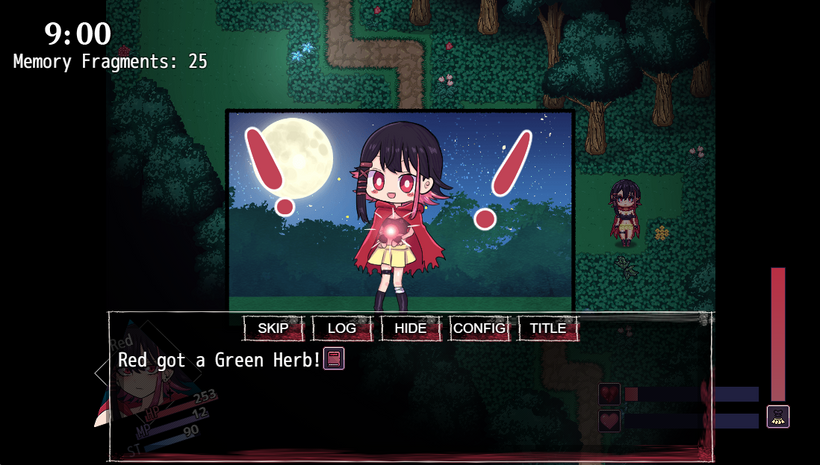820x465 pixels.
Task: Click the red book icon after the message
Action: pos(334,358)
